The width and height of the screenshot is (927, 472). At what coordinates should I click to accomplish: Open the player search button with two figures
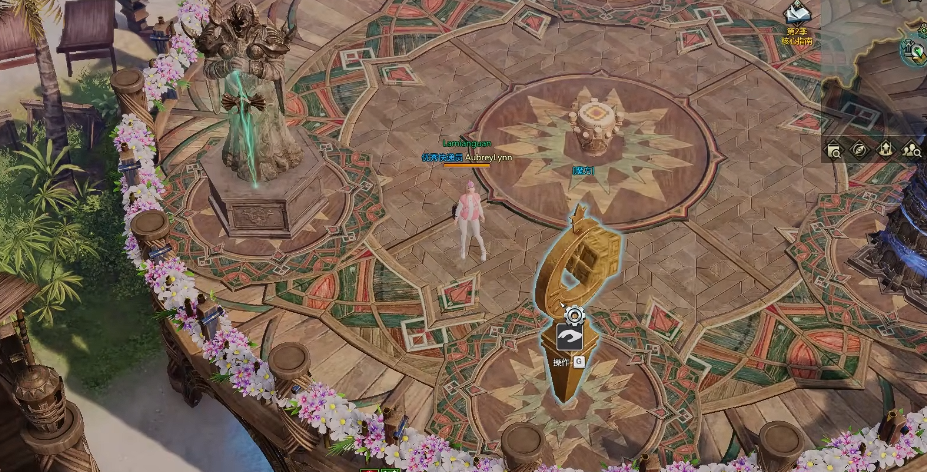click(911, 150)
